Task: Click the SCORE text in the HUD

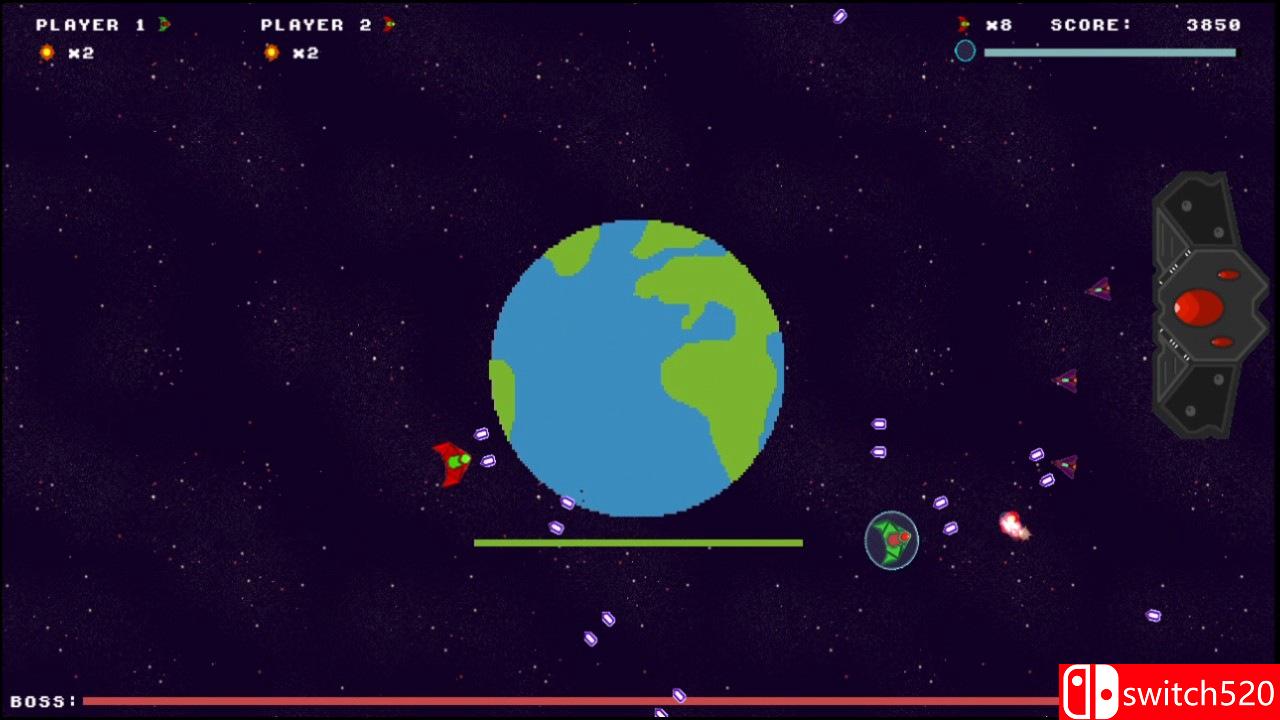Action: click(1090, 25)
